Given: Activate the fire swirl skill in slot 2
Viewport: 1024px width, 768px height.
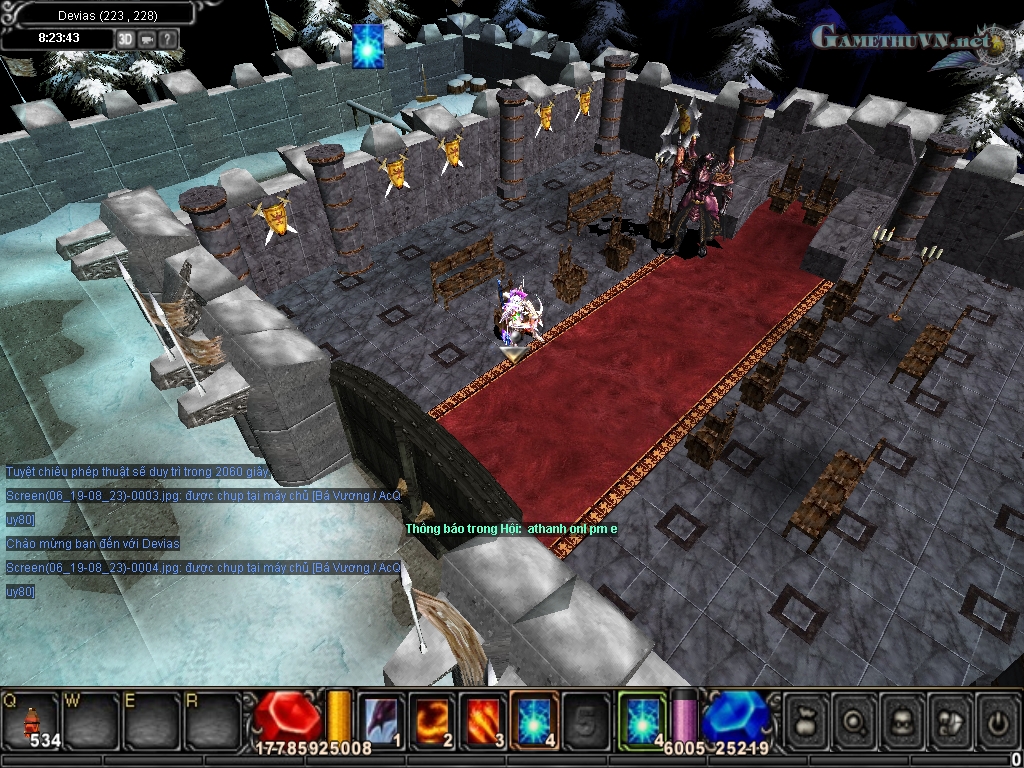Looking at the screenshot, I should click(432, 719).
